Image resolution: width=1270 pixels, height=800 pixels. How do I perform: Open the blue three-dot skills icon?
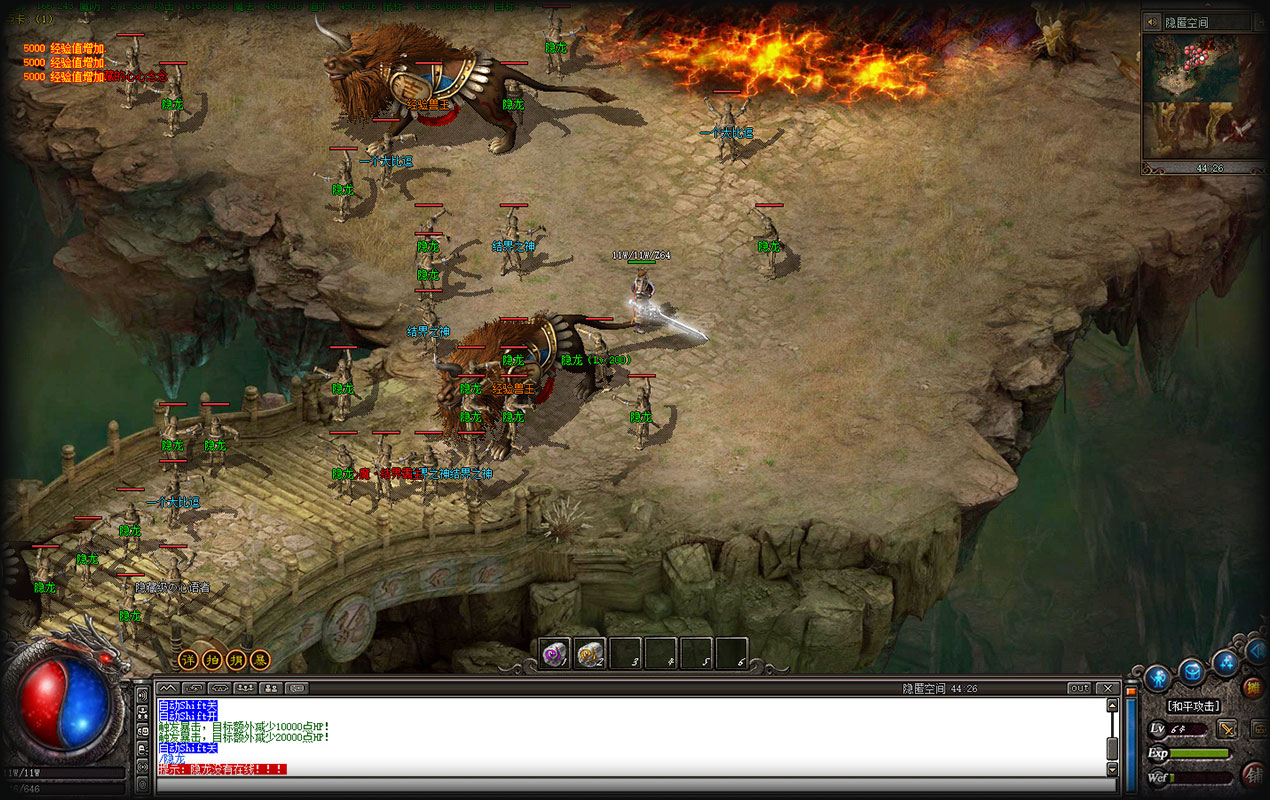[1225, 663]
